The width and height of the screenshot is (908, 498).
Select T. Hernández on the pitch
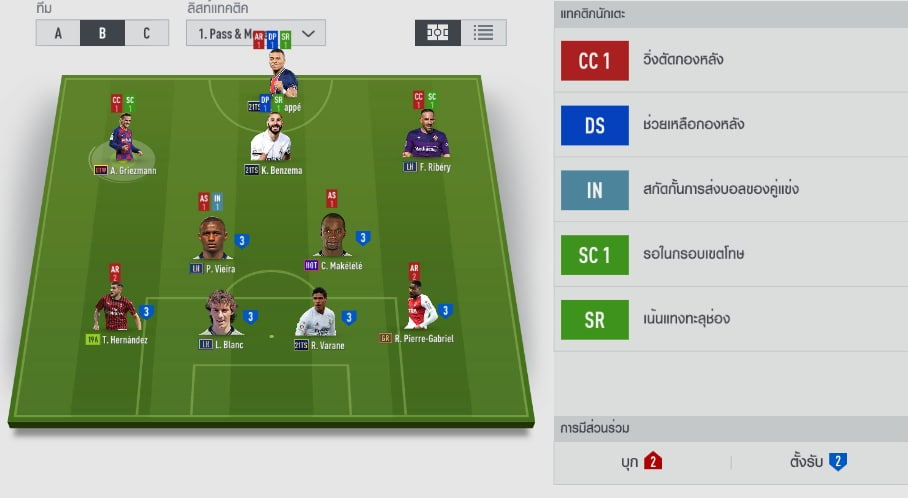(x=117, y=310)
